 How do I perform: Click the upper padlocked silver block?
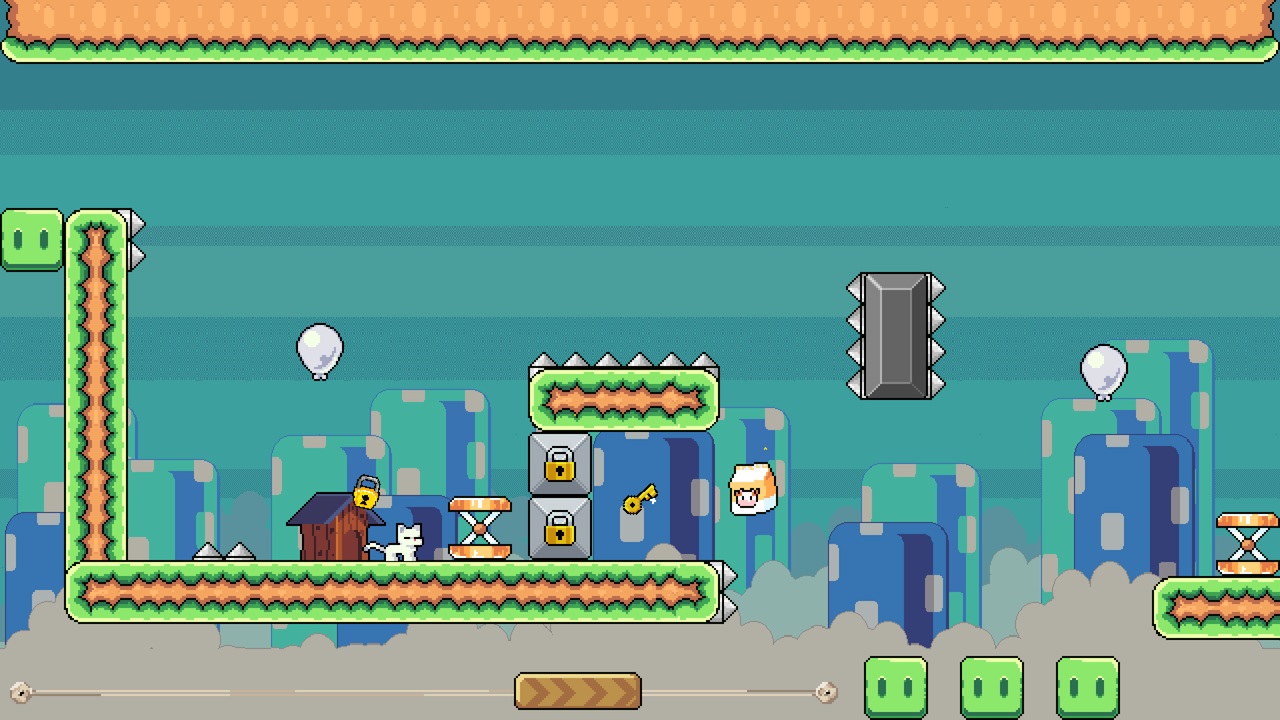(x=560, y=466)
